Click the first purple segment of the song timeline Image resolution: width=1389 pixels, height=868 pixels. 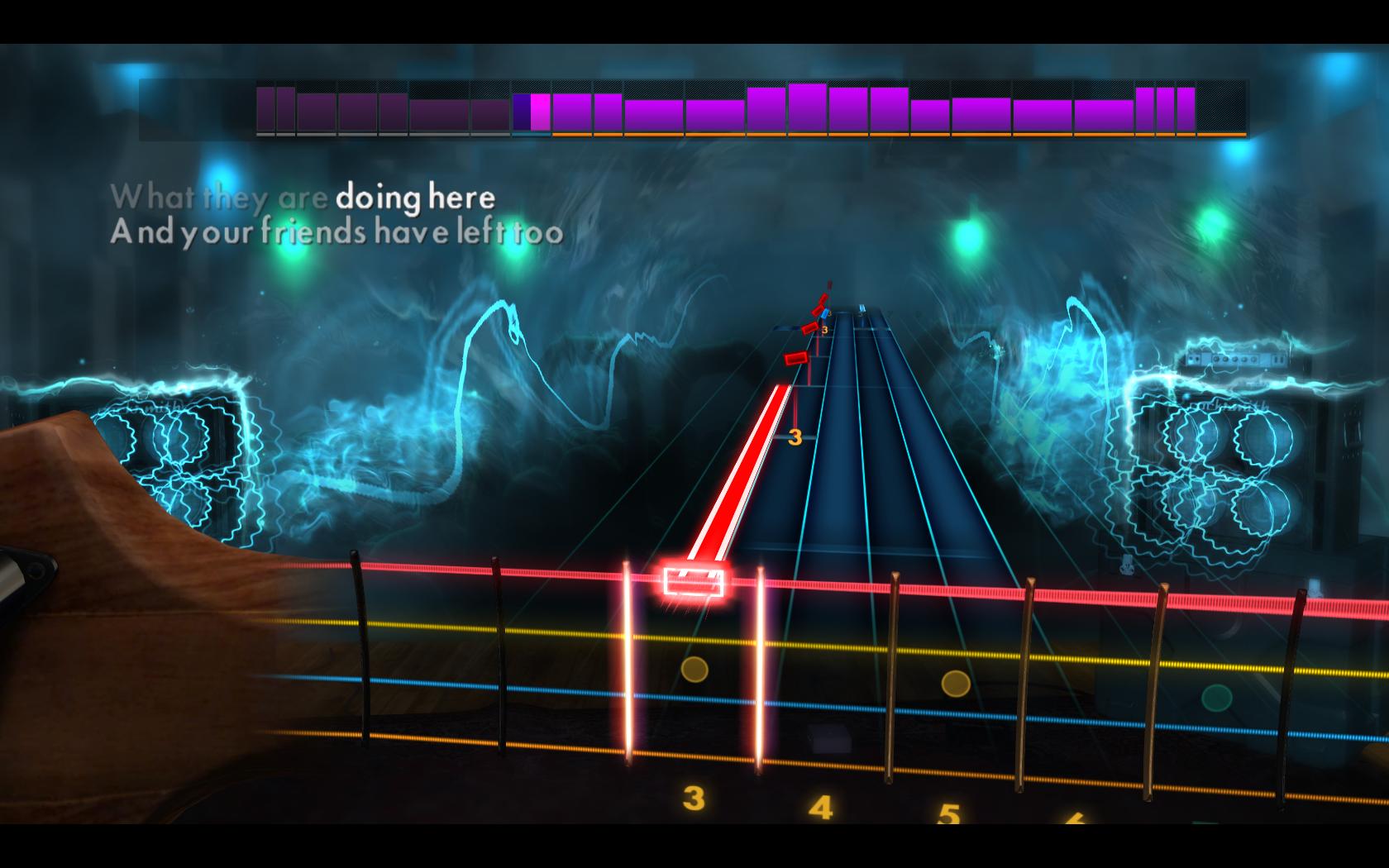pos(266,107)
